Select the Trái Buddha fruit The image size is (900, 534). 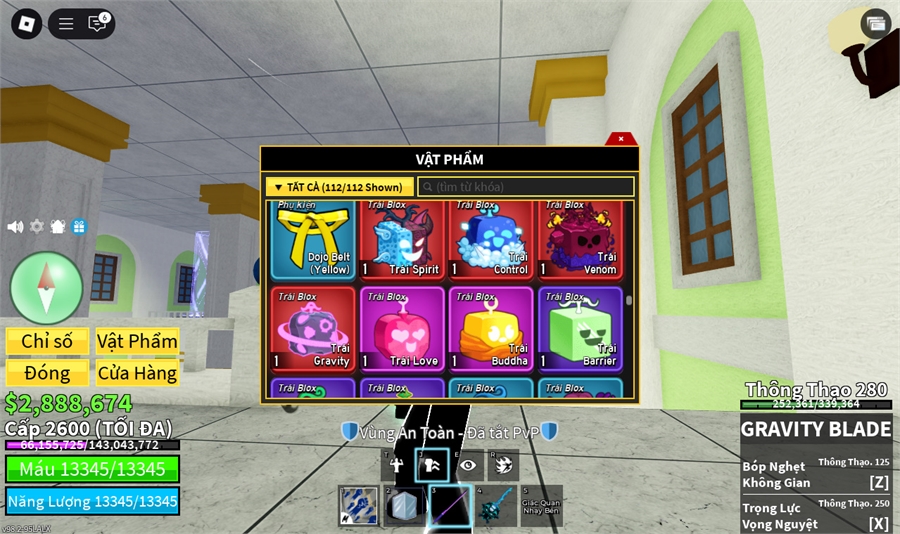tap(490, 329)
